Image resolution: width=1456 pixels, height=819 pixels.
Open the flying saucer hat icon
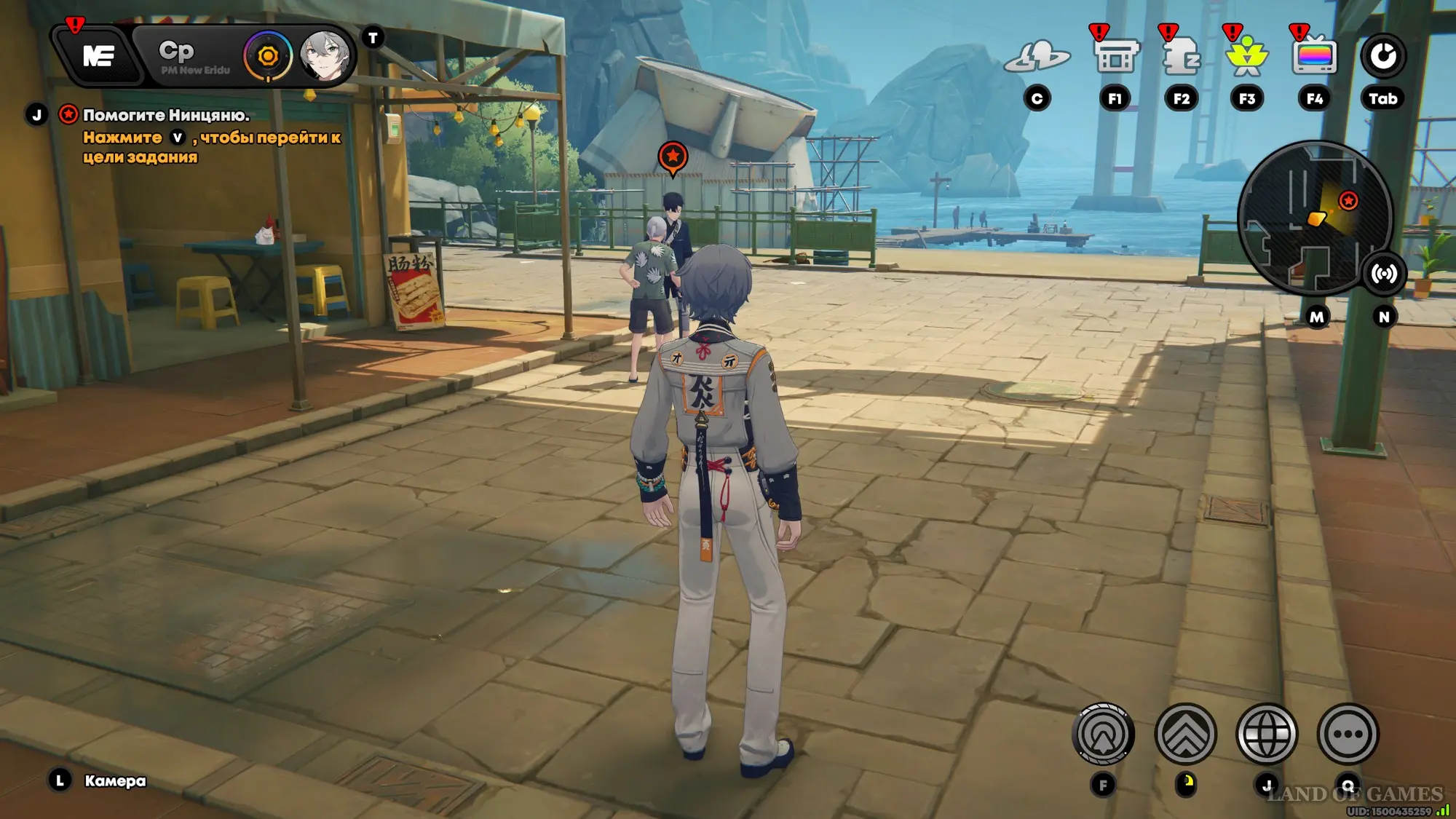click(x=1037, y=56)
